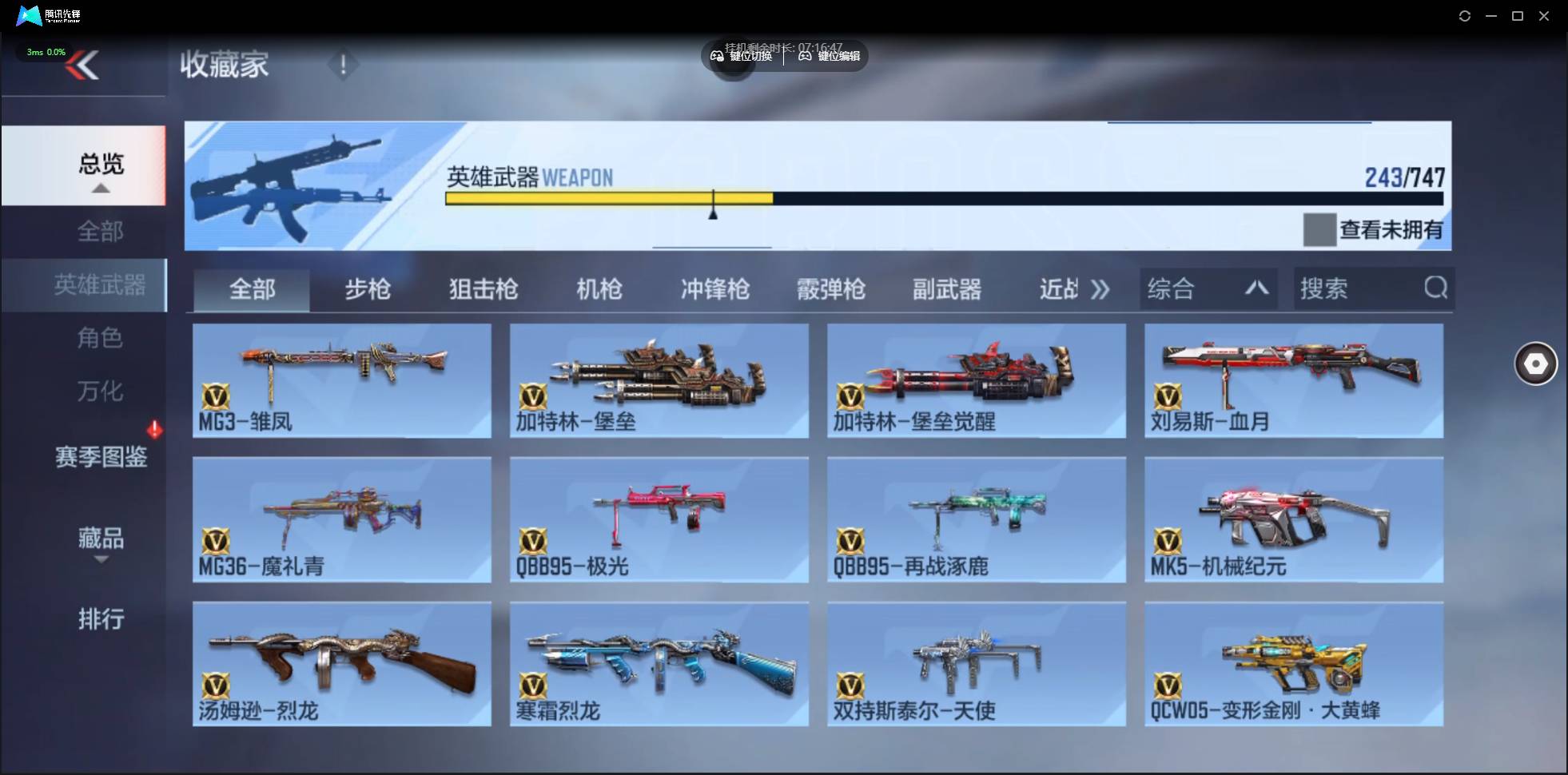Screen dimensions: 1568x775
Task: Click the 键位切换 gamepad icon
Action: click(717, 56)
